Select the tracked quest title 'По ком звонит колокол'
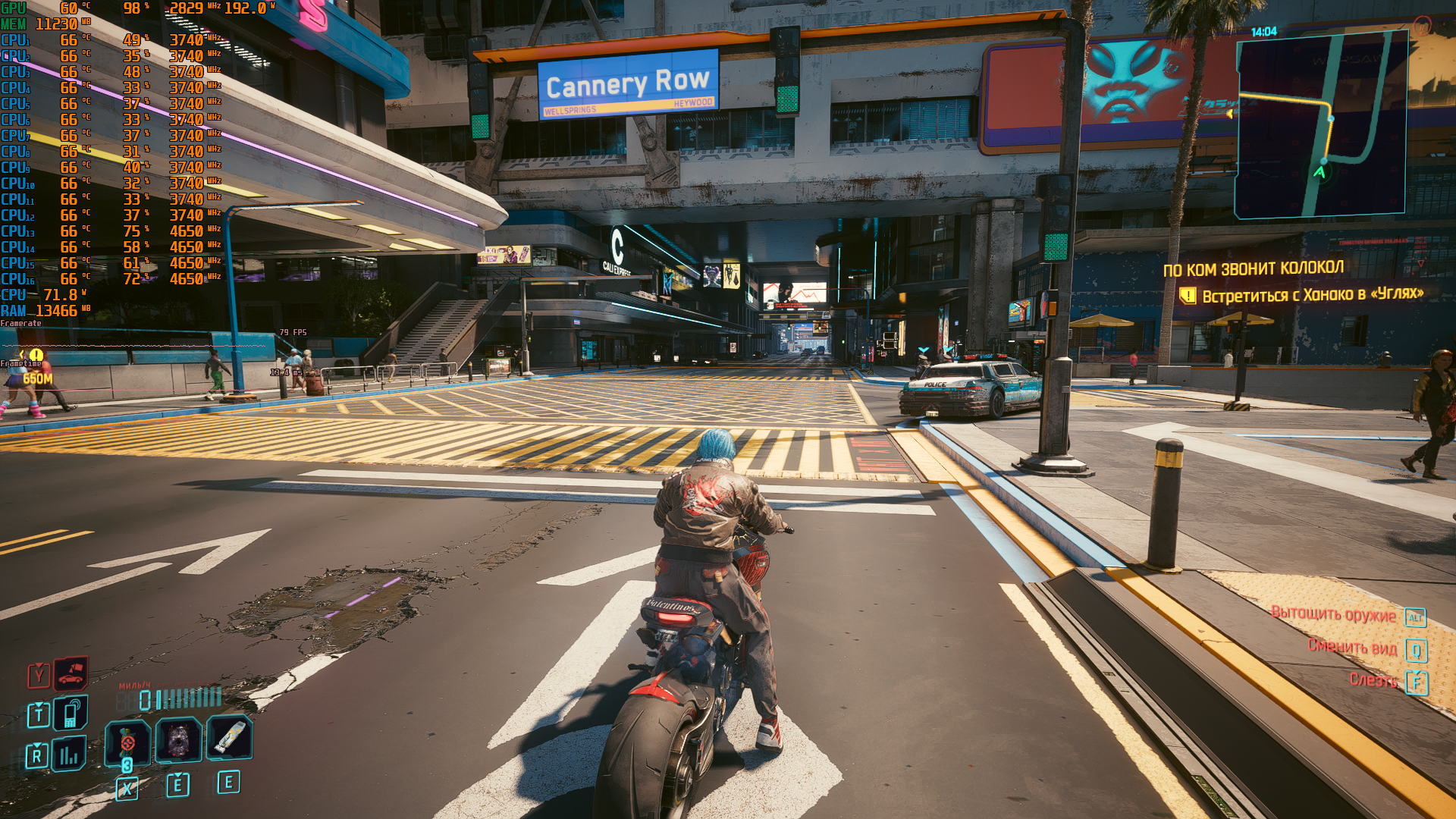 (1253, 268)
